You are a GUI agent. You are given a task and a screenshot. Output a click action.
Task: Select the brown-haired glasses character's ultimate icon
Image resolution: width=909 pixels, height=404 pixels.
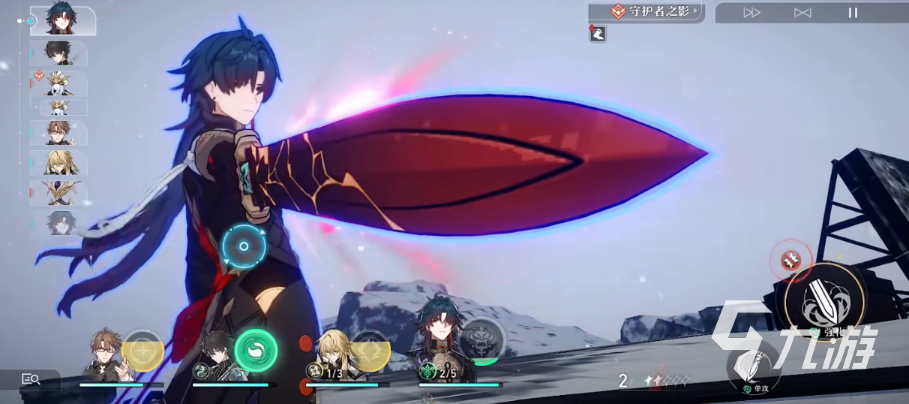pos(143,351)
